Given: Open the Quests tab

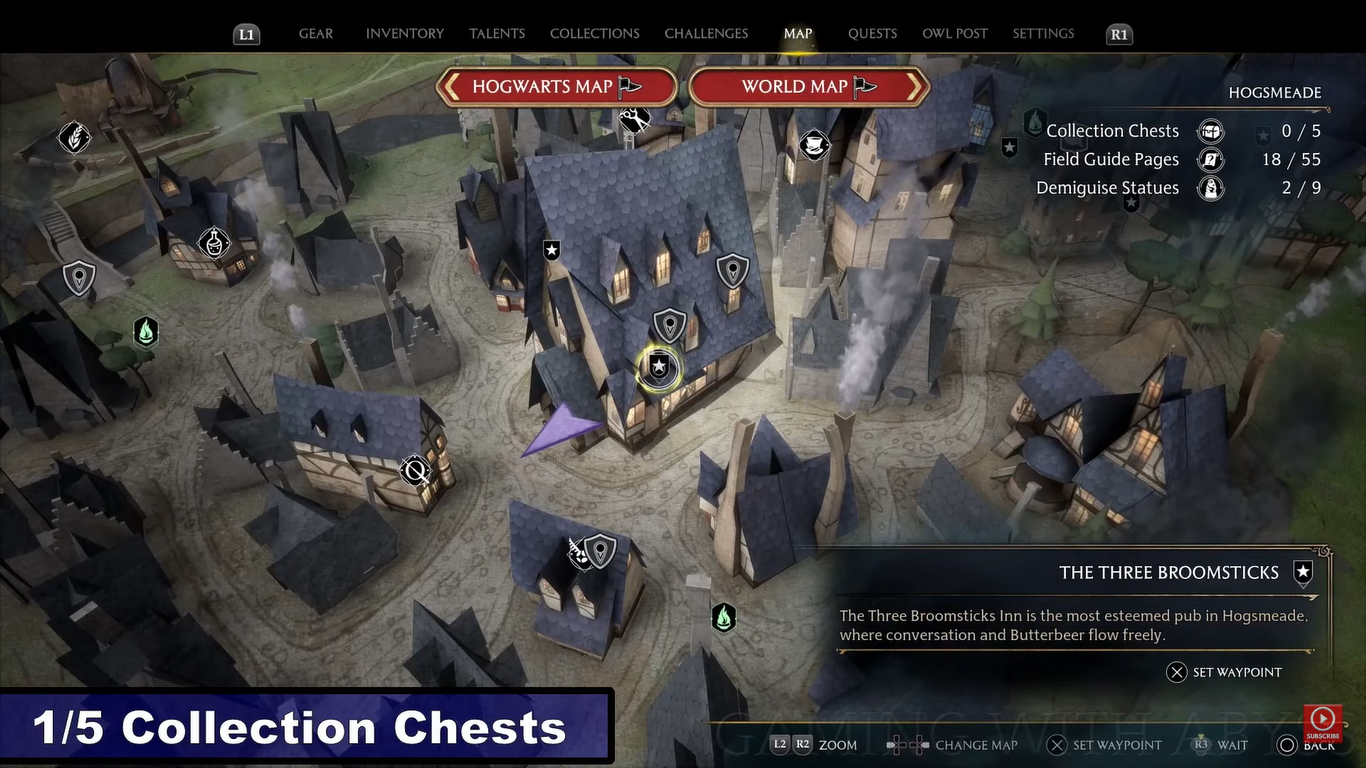Looking at the screenshot, I should [872, 34].
